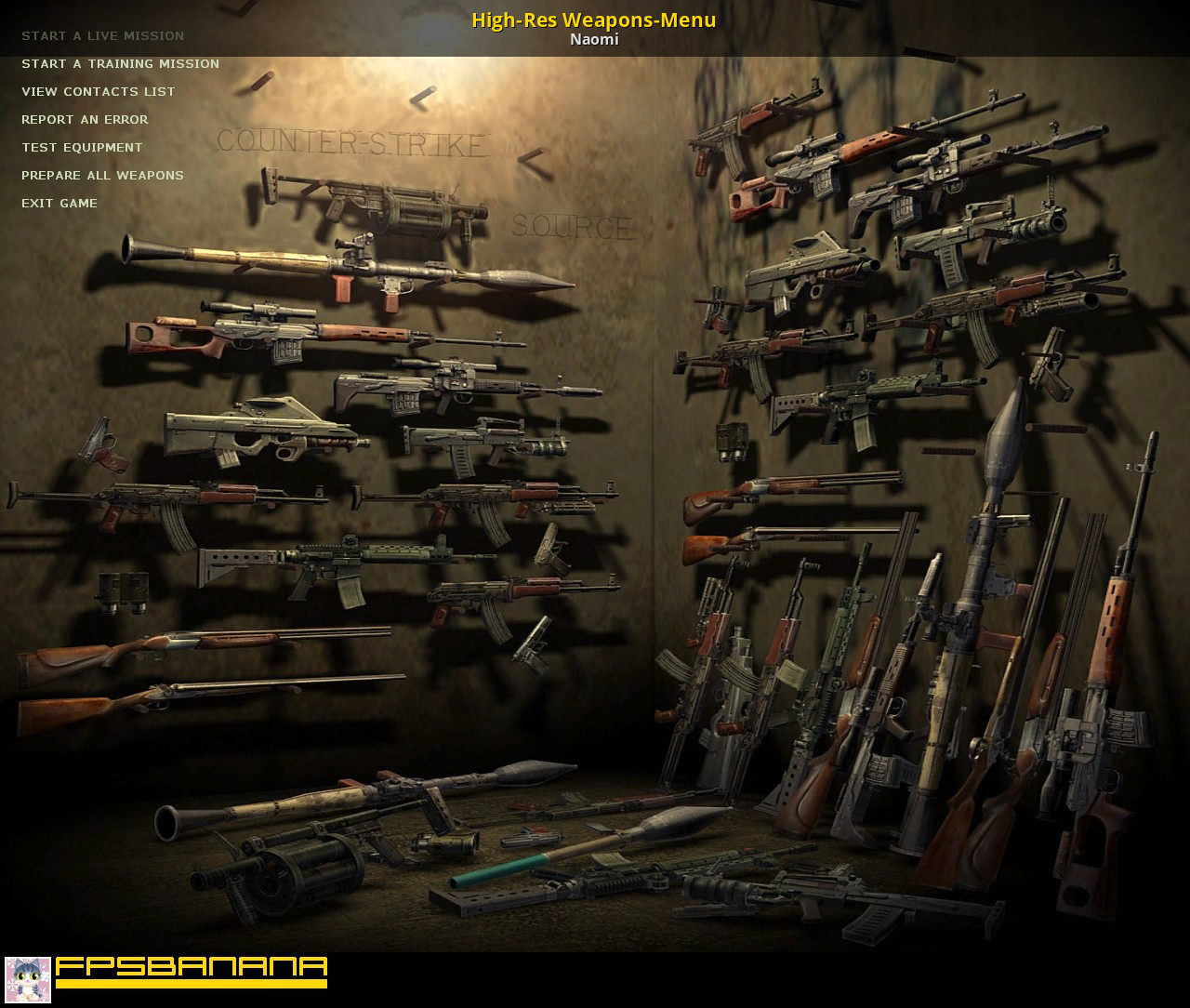Open the FPSBanana logo link
The height and width of the screenshot is (1008, 1190).
[x=192, y=972]
